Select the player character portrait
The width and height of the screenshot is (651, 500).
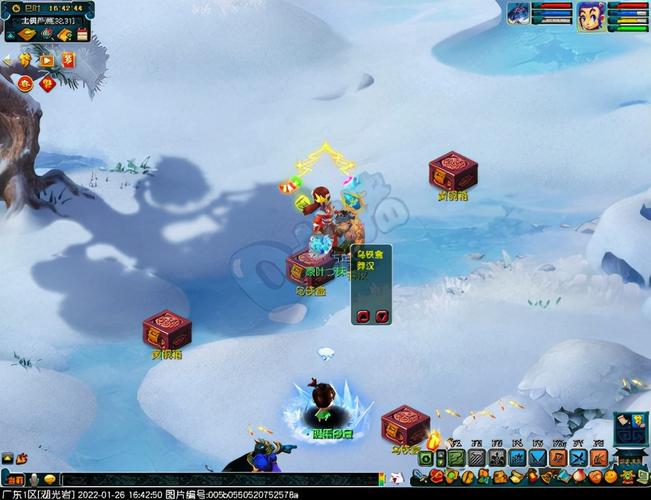coord(591,16)
